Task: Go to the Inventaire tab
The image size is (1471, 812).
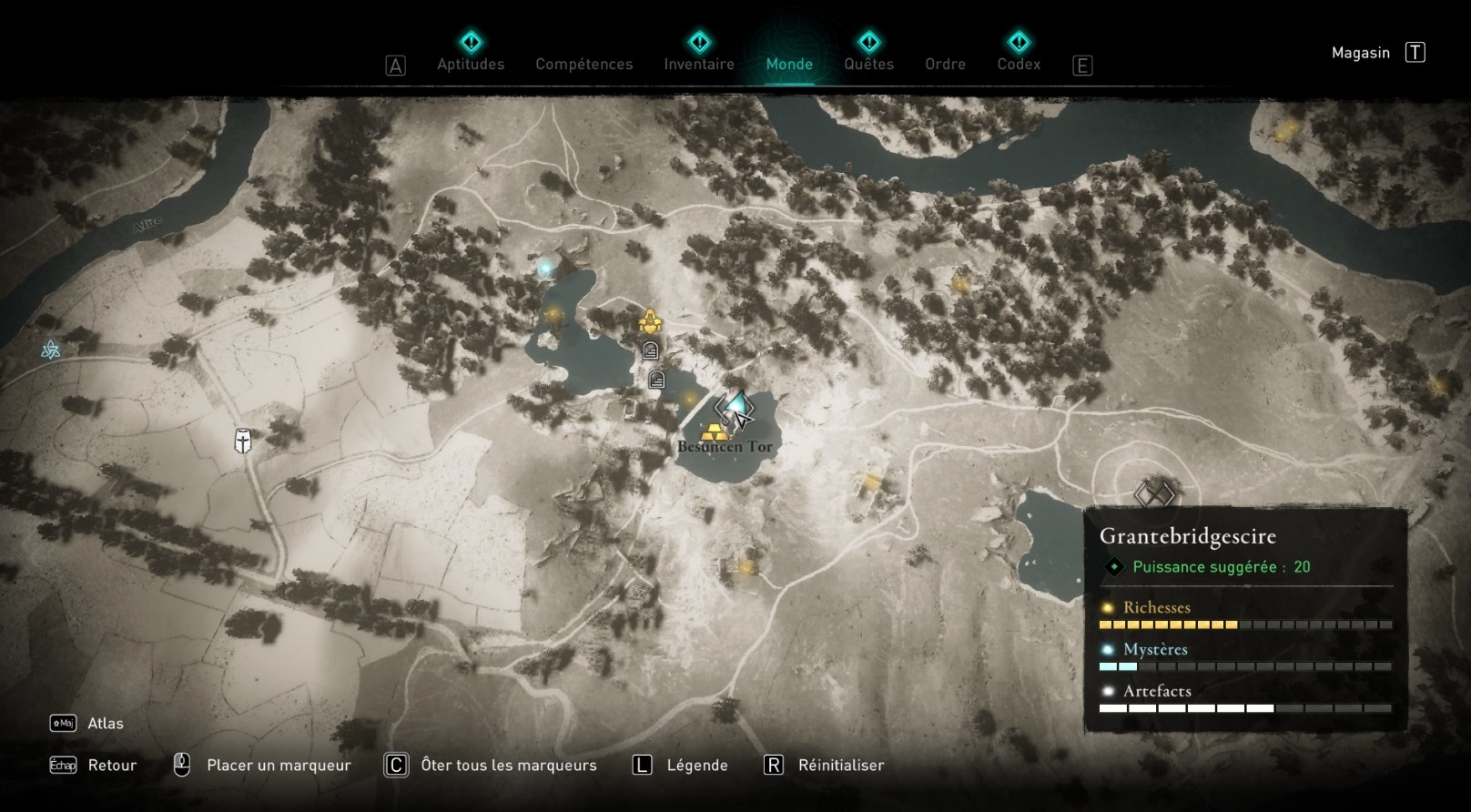Action: [x=699, y=64]
